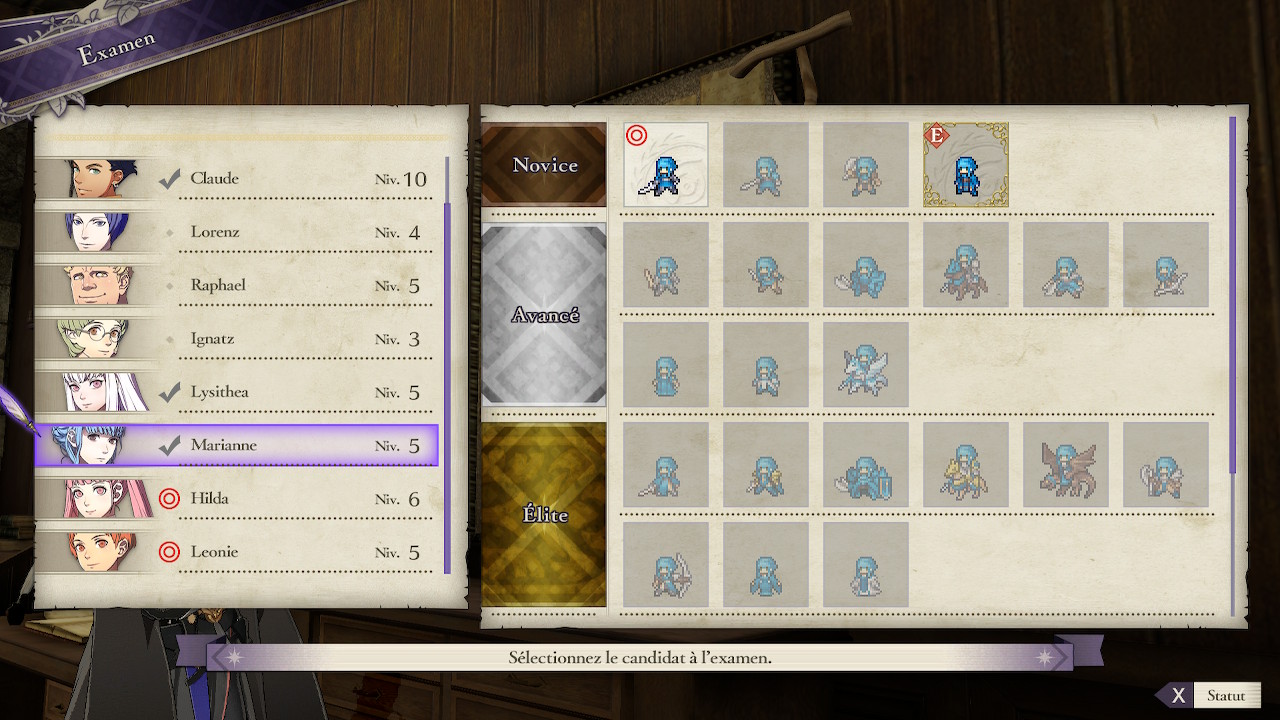Image resolution: width=1280 pixels, height=720 pixels.
Task: Choose the novice class with red target marker
Action: (x=666, y=165)
